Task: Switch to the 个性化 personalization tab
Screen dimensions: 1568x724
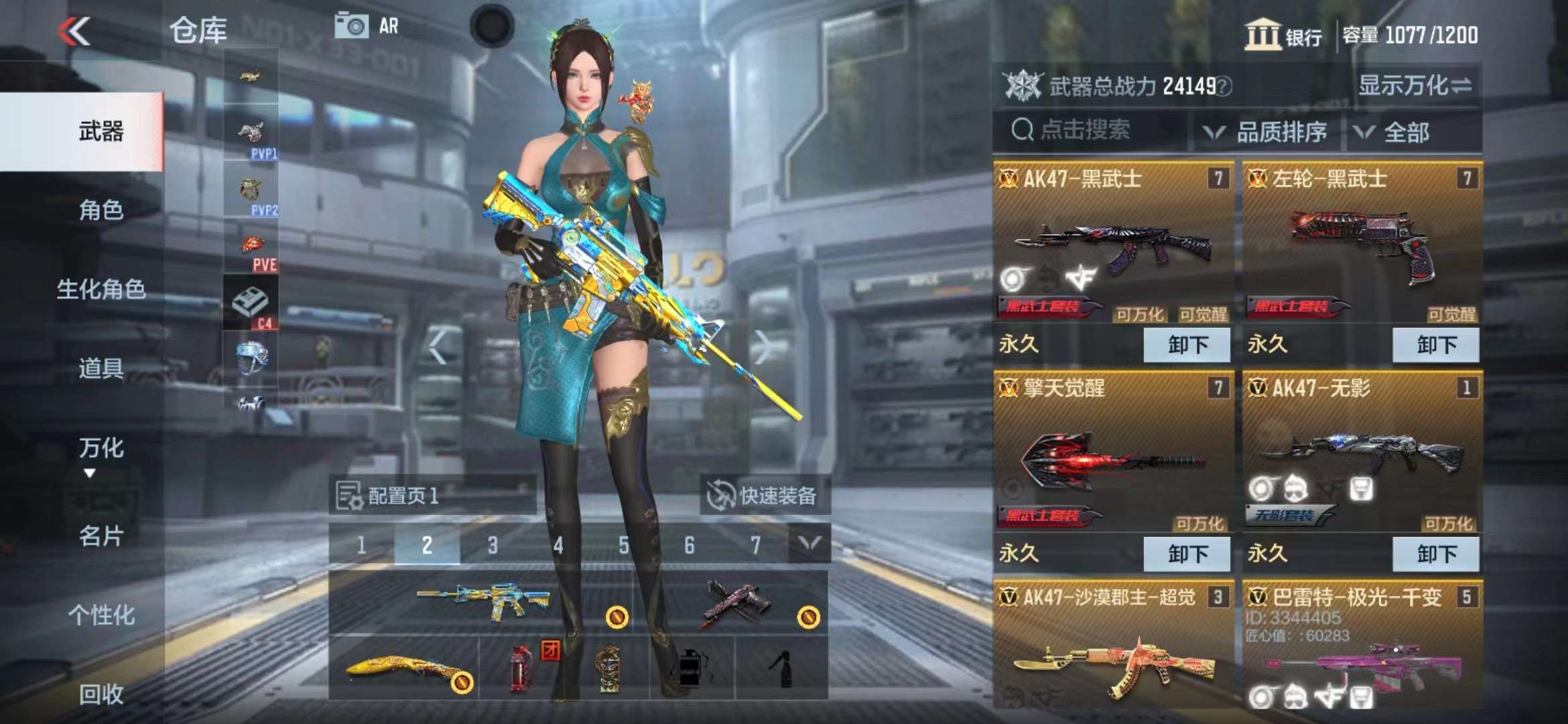Action: click(x=101, y=615)
